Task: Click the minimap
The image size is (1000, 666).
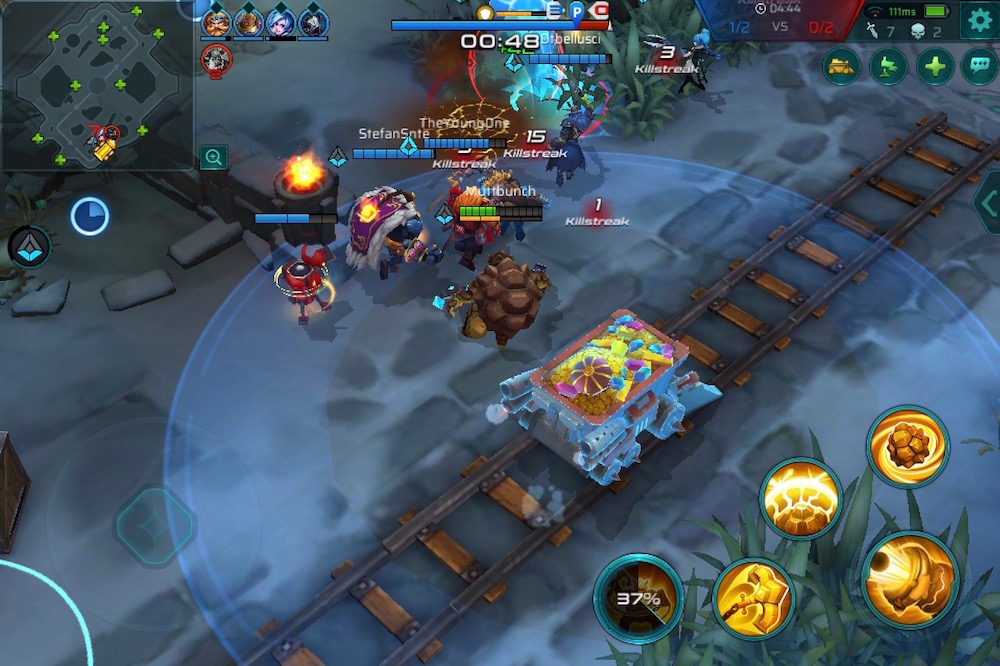Action: click(96, 85)
